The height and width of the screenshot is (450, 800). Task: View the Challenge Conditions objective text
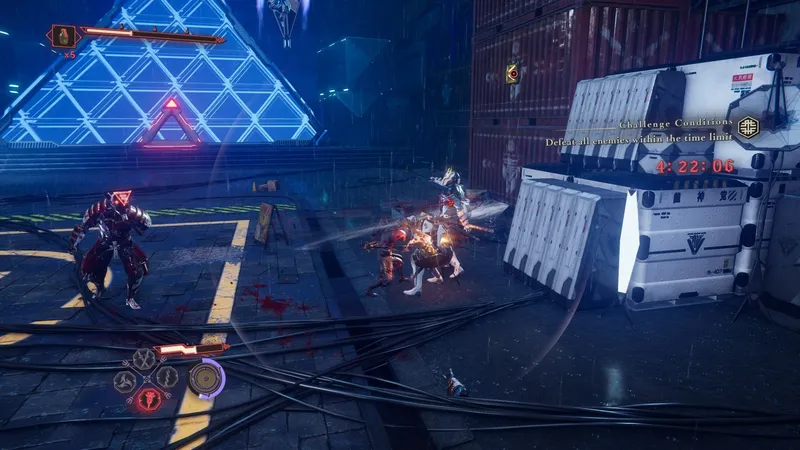[x=641, y=142]
